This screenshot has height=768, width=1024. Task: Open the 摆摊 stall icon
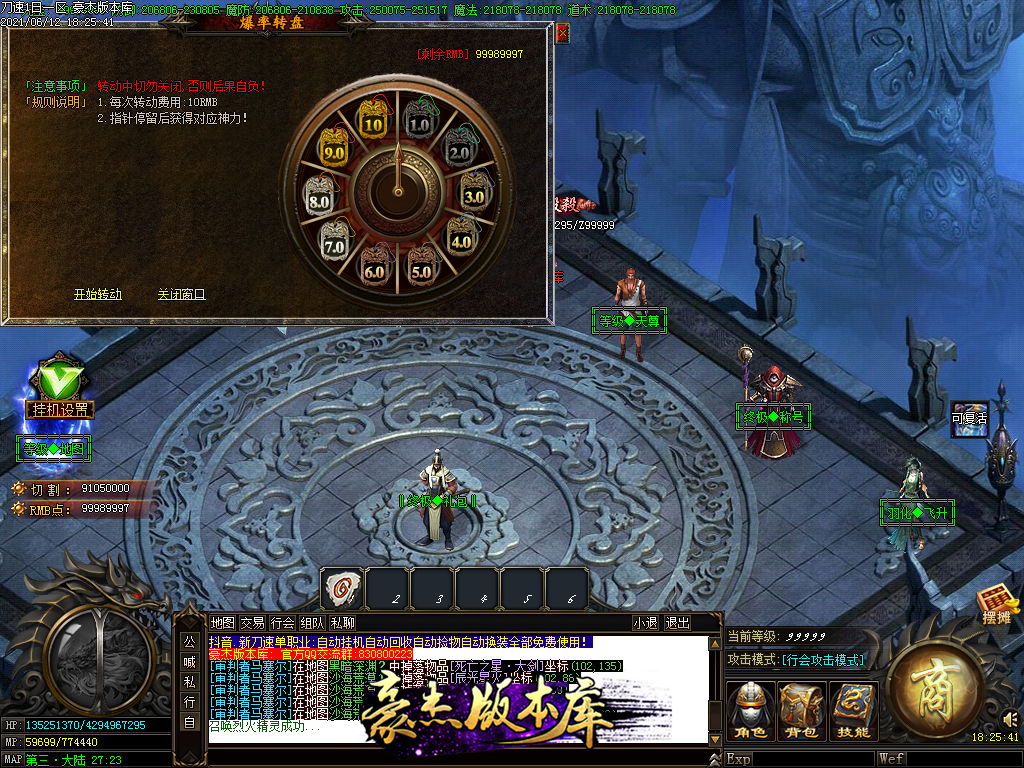997,606
